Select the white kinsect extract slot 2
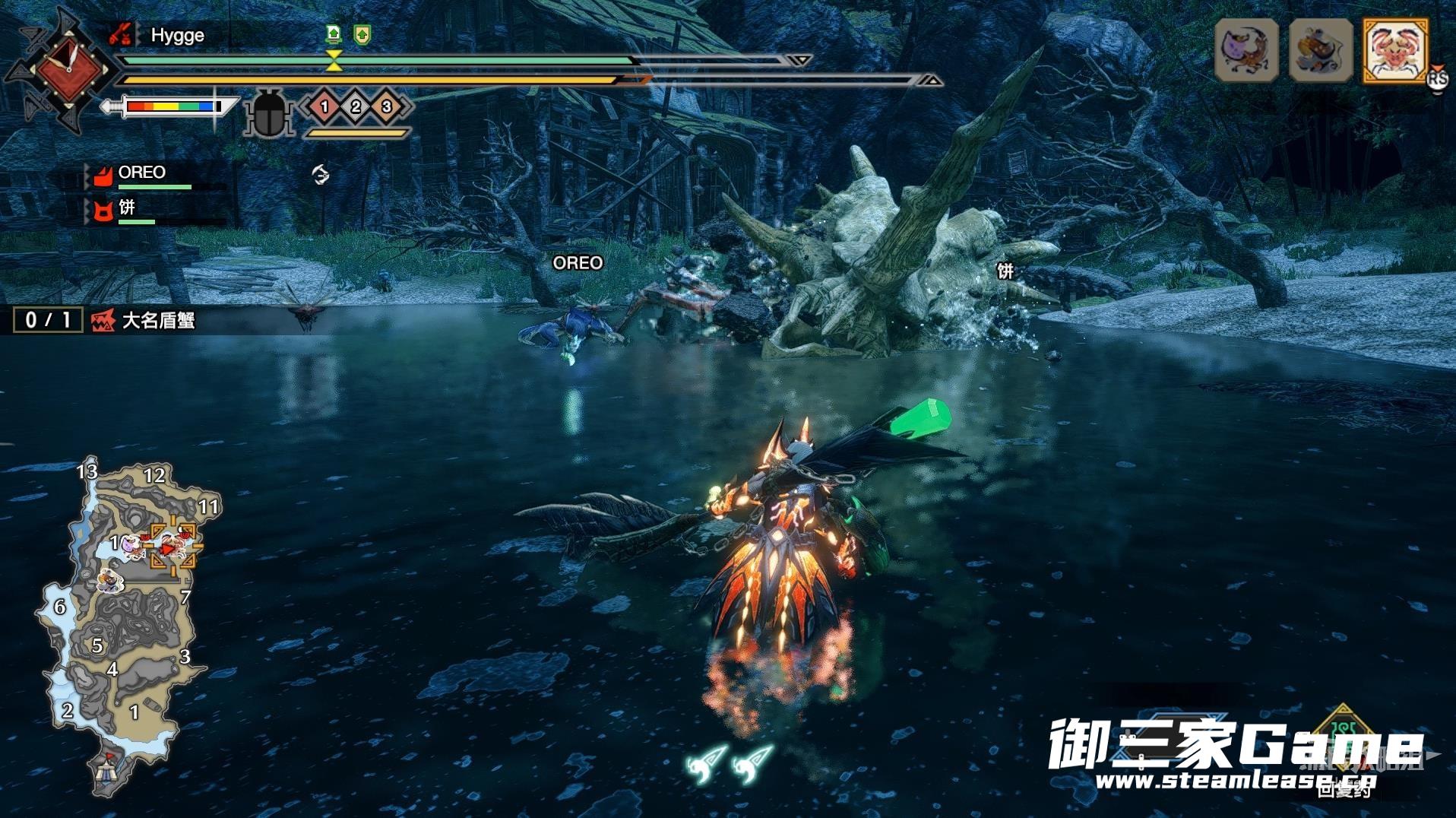The image size is (1456, 818). click(x=356, y=107)
